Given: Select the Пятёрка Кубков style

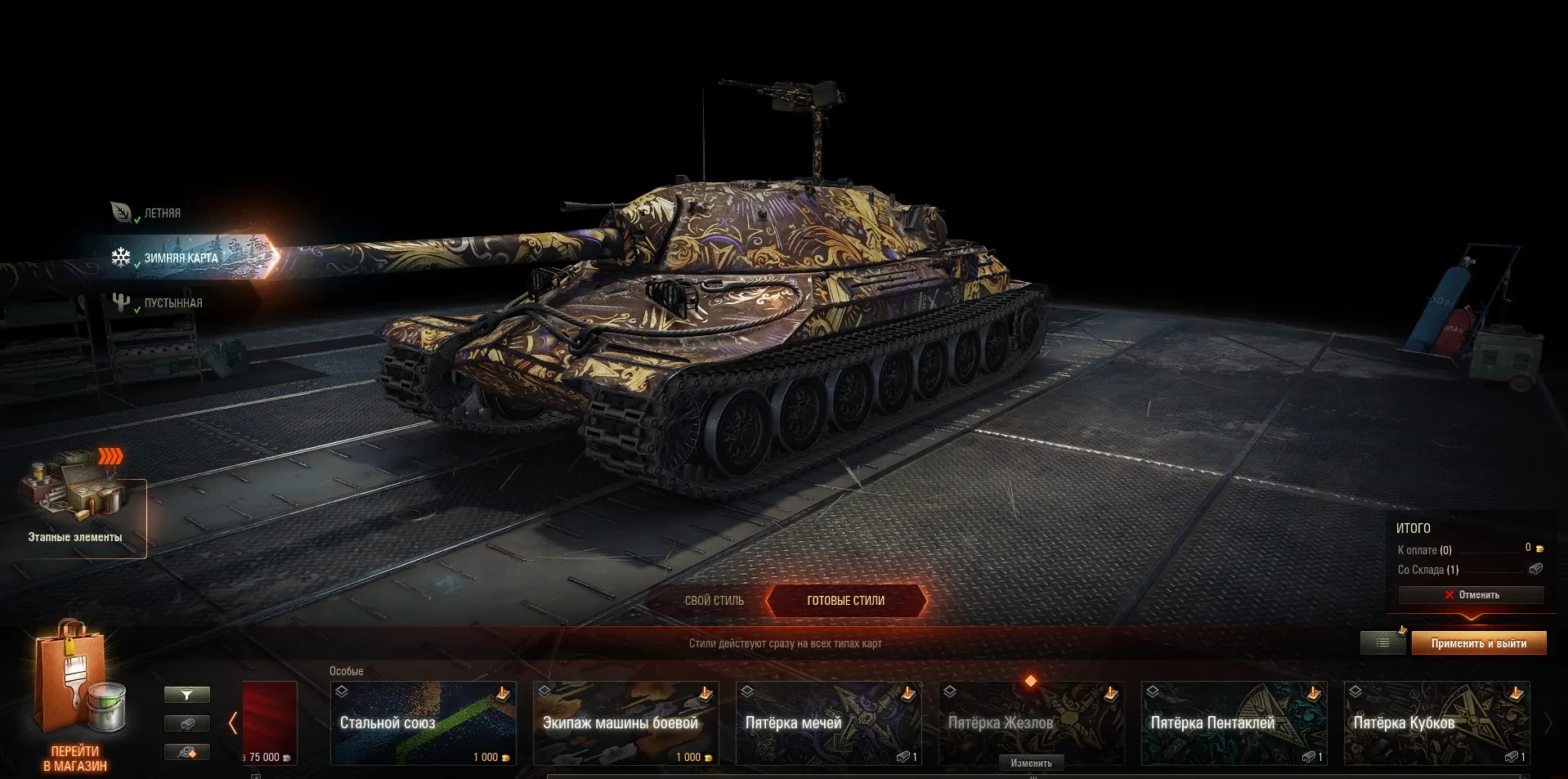Looking at the screenshot, I should click(1436, 723).
